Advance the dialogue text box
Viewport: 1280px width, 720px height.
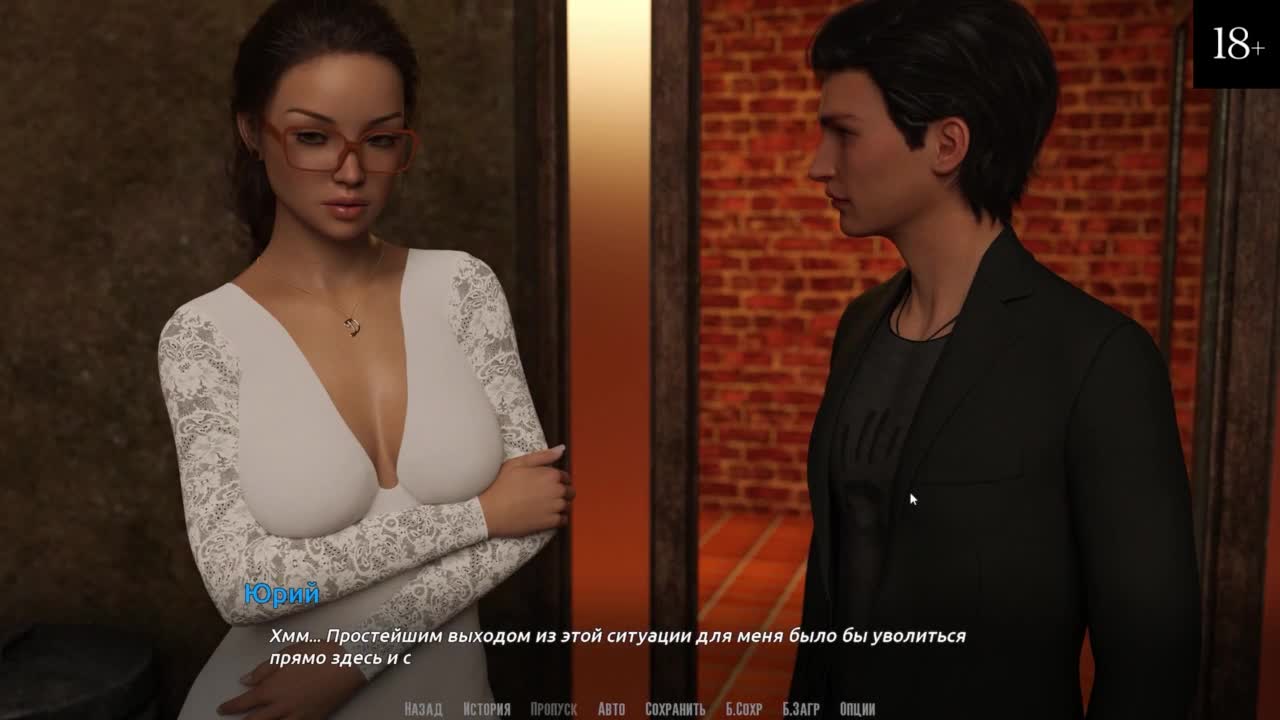[x=640, y=646]
